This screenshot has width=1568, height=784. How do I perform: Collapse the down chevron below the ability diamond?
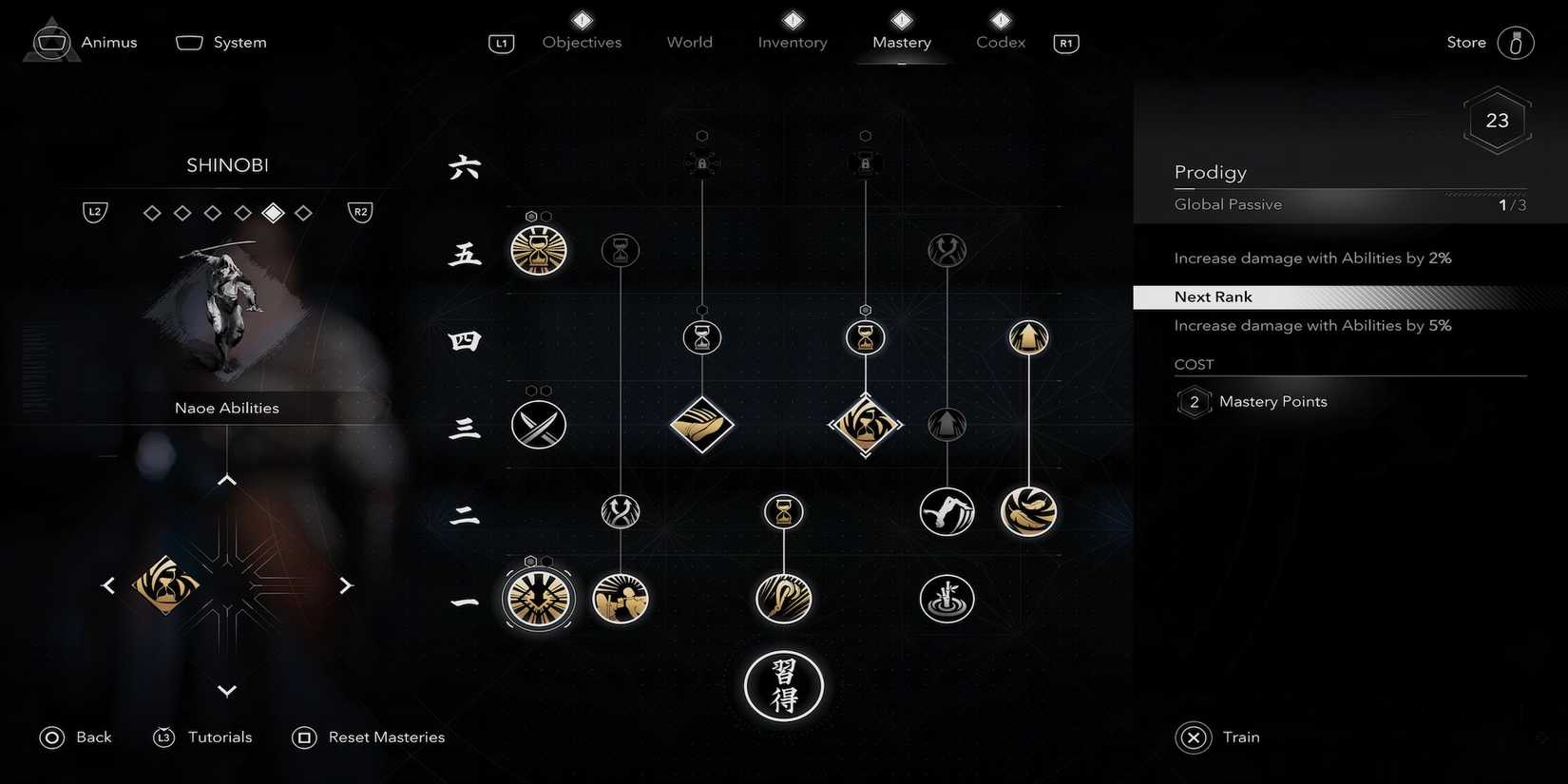(x=226, y=691)
